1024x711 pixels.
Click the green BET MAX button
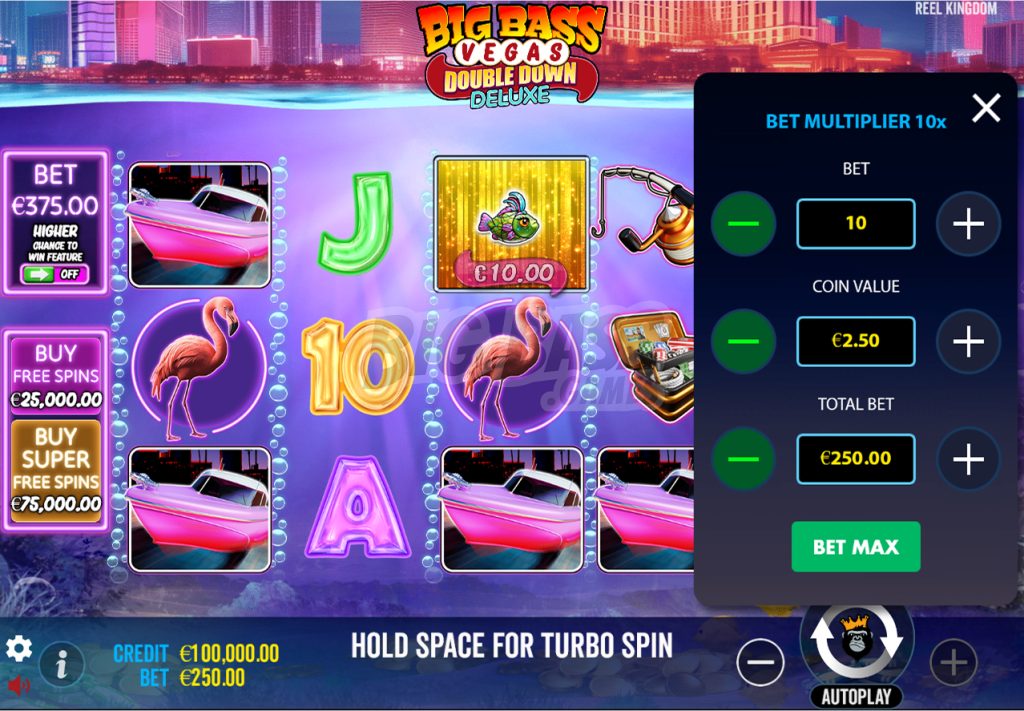tap(855, 547)
